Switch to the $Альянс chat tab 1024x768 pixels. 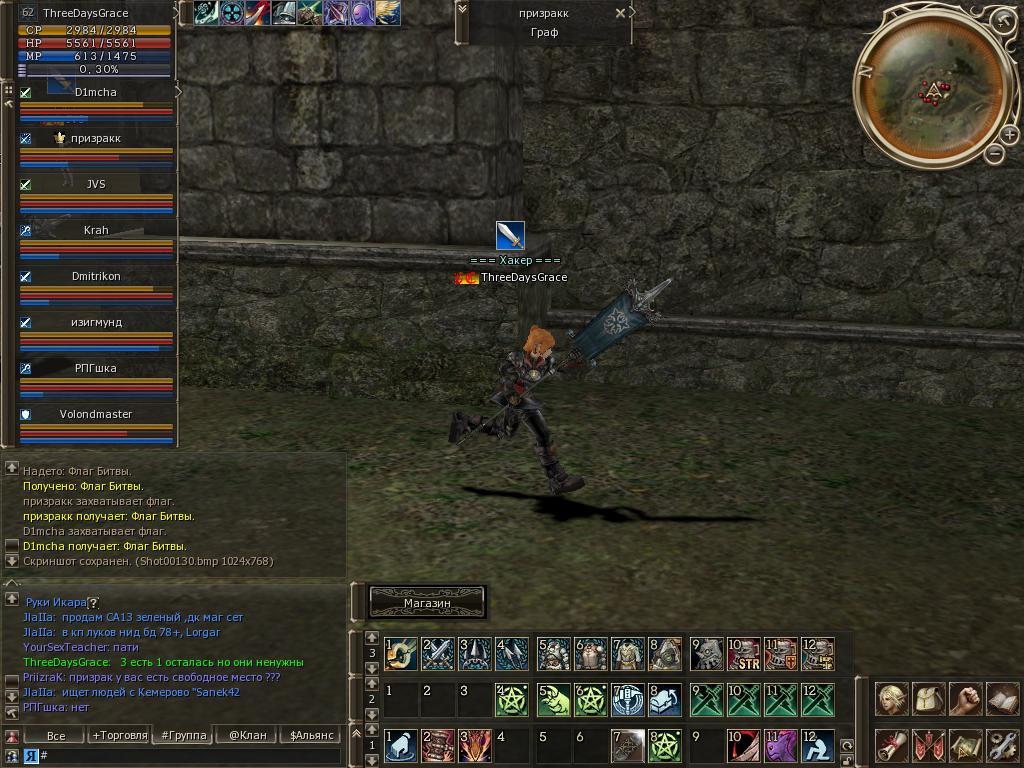click(311, 735)
